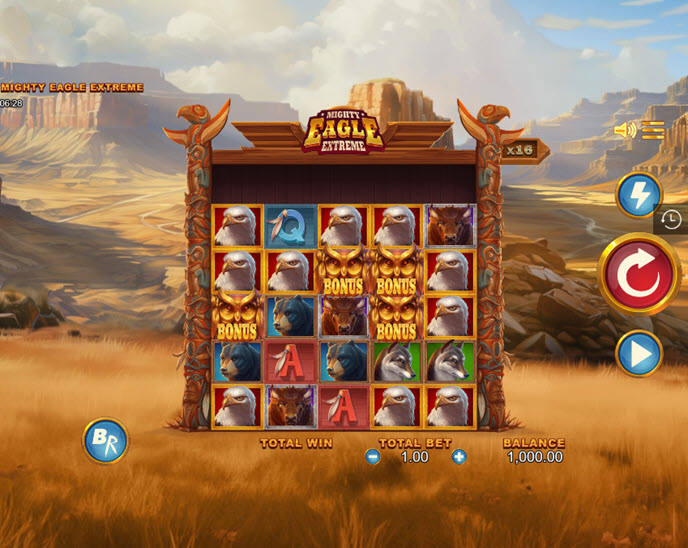This screenshot has height=548, width=688.
Task: Toggle the sound speaker icon
Action: tap(625, 130)
